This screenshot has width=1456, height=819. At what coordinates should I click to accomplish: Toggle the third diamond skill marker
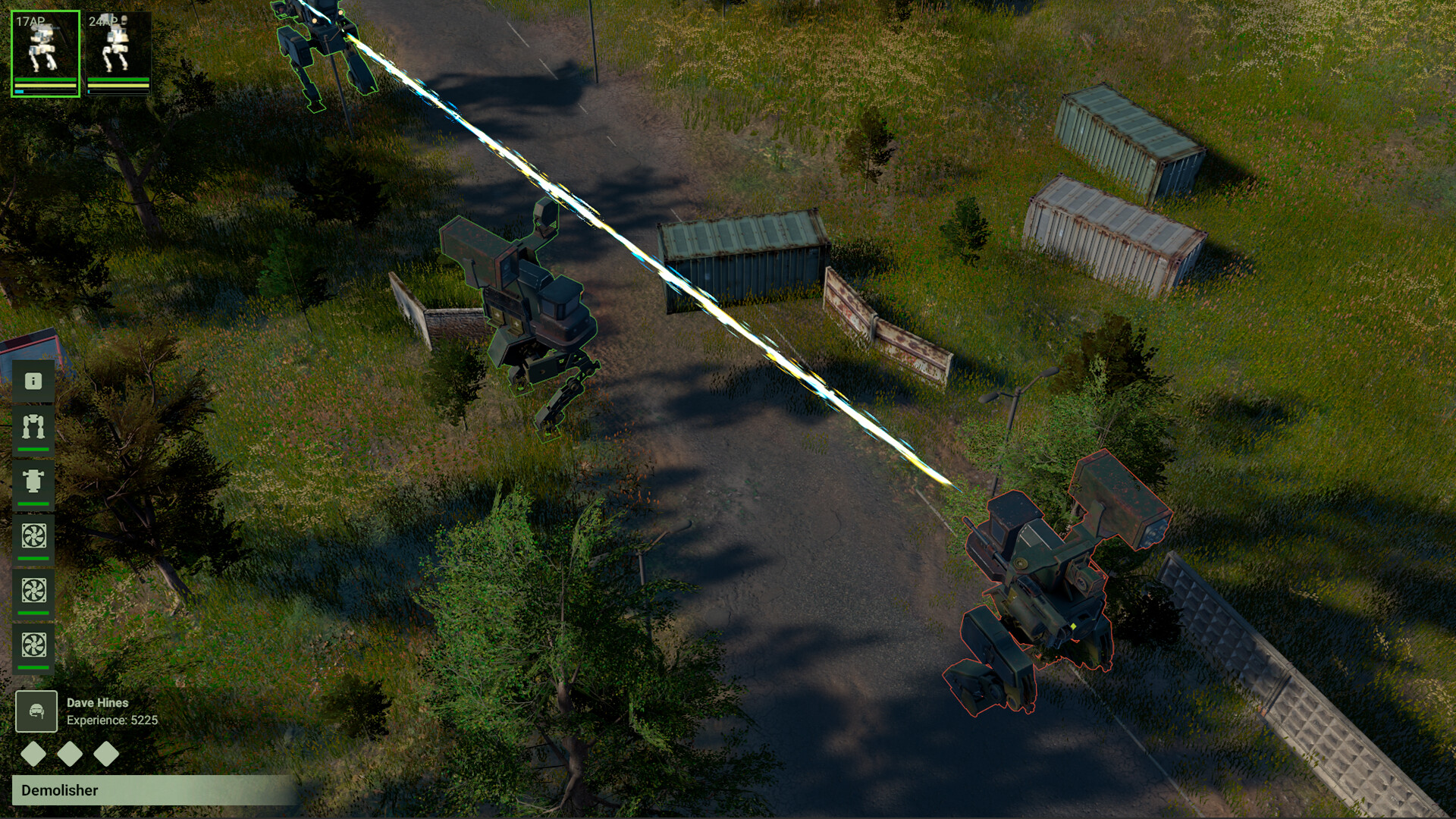(108, 755)
